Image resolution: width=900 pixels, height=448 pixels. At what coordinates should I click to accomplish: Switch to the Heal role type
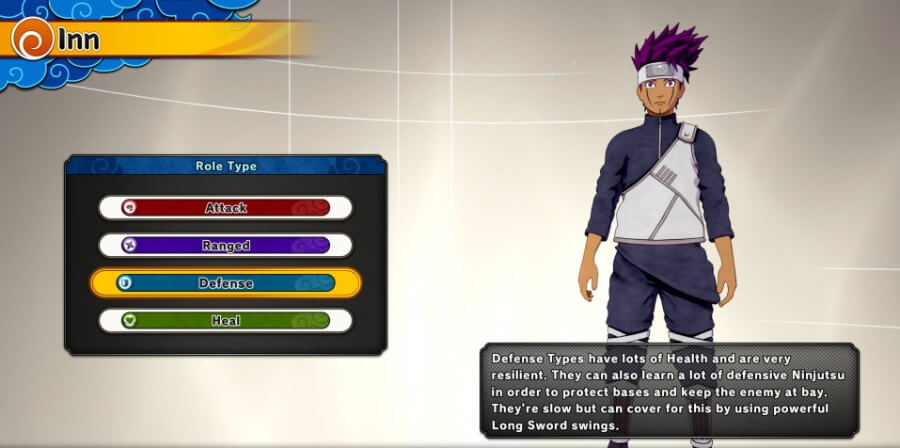[x=225, y=321]
